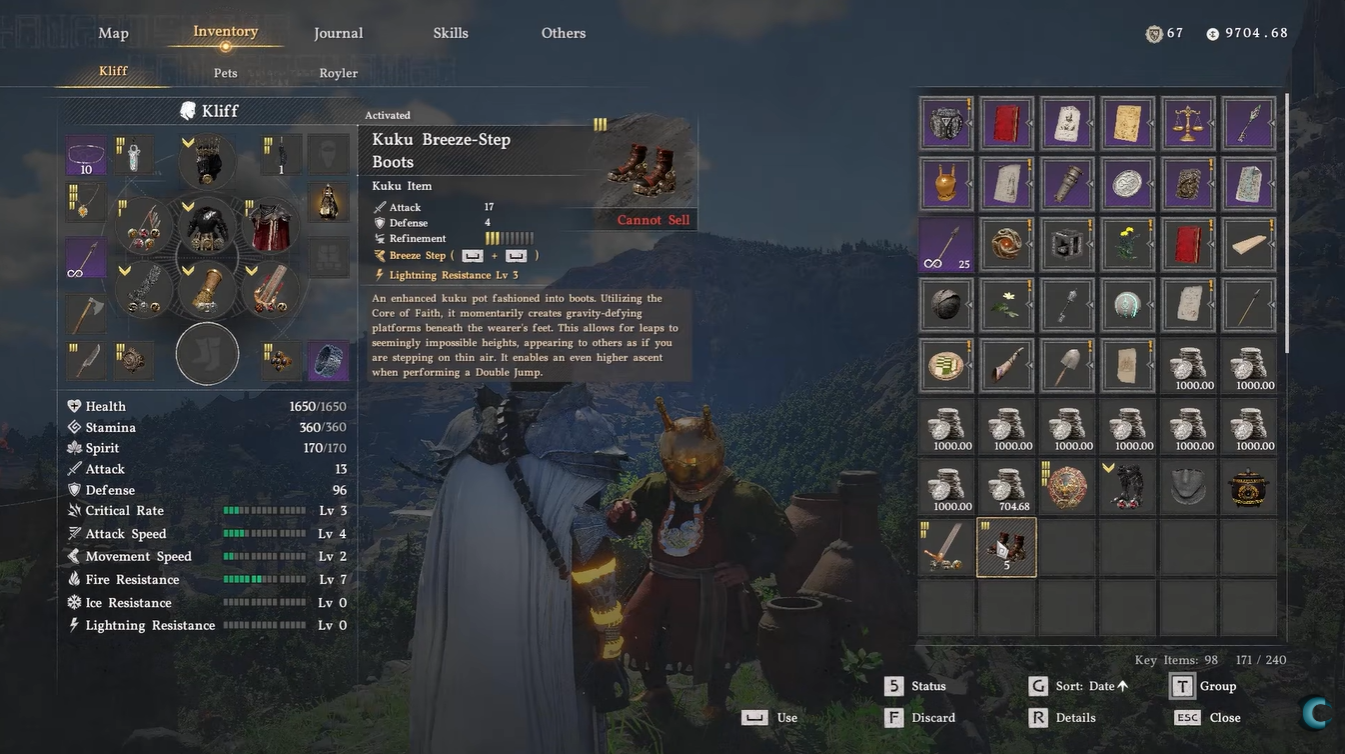This screenshot has height=754, width=1345.
Task: Choose the equipped golden gauntlet slot
Action: coord(207,290)
